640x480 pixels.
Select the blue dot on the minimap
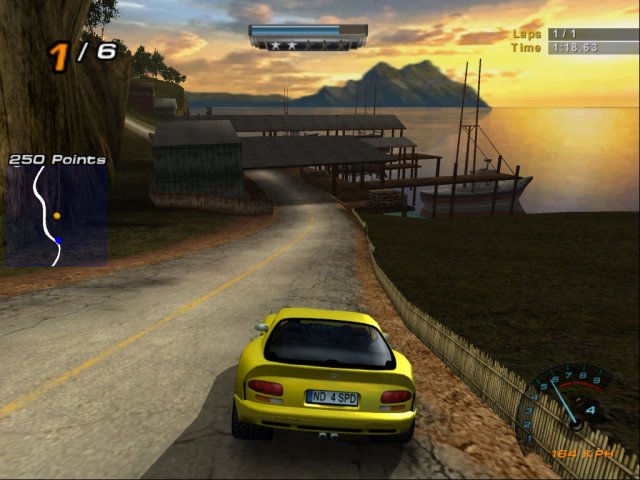point(58,240)
